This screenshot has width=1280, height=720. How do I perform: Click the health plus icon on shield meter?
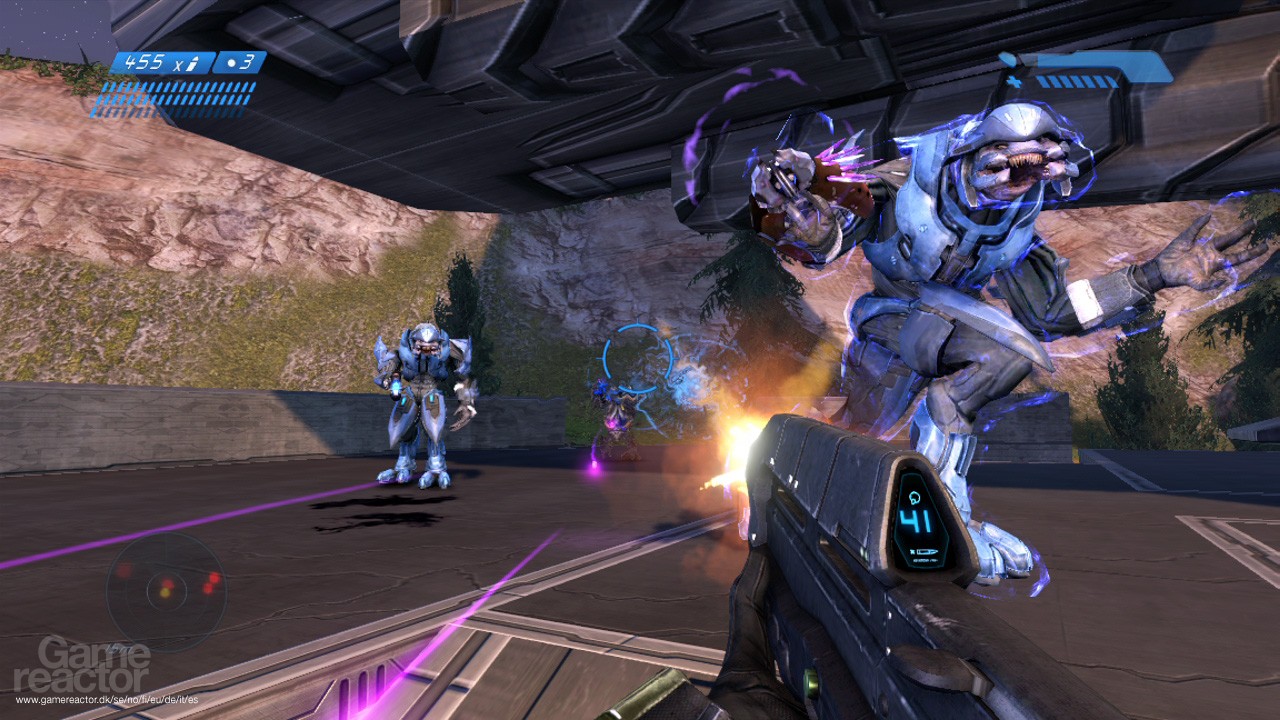point(1013,81)
